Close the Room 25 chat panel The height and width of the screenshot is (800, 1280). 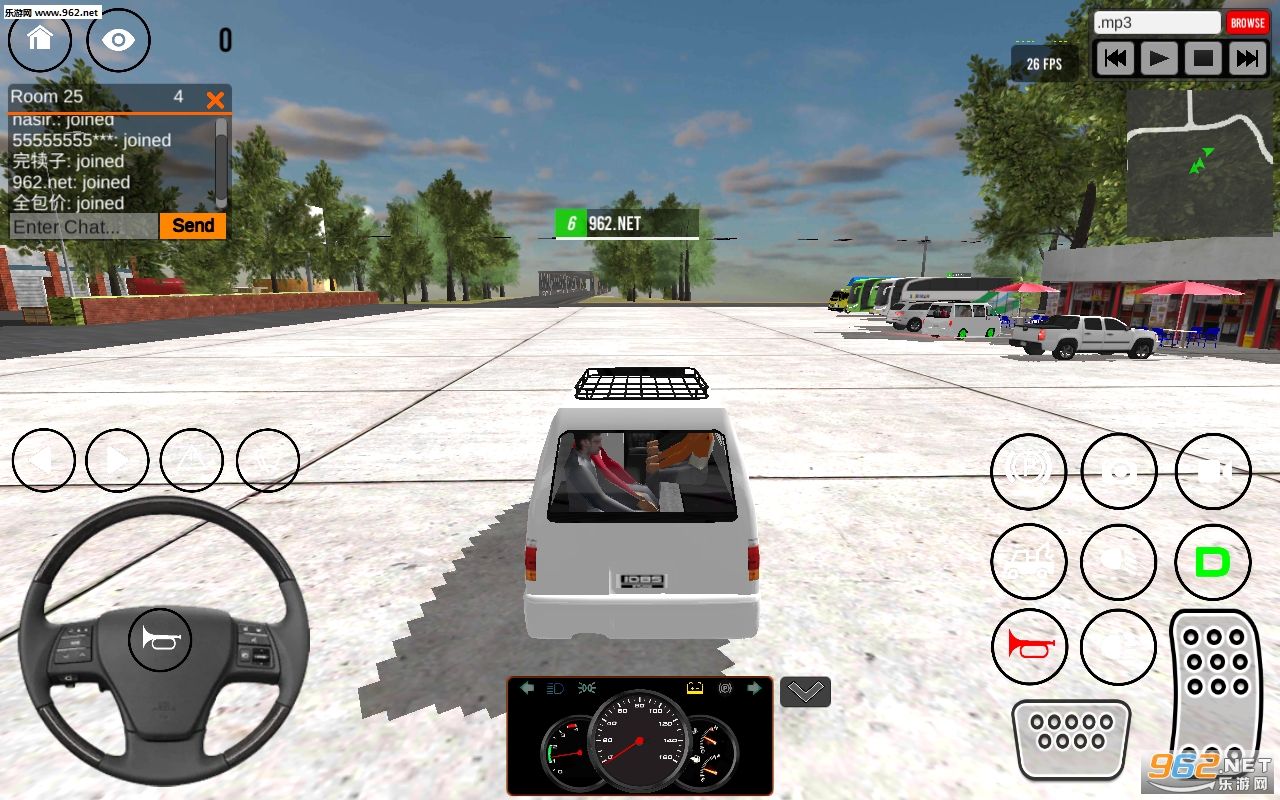point(215,99)
